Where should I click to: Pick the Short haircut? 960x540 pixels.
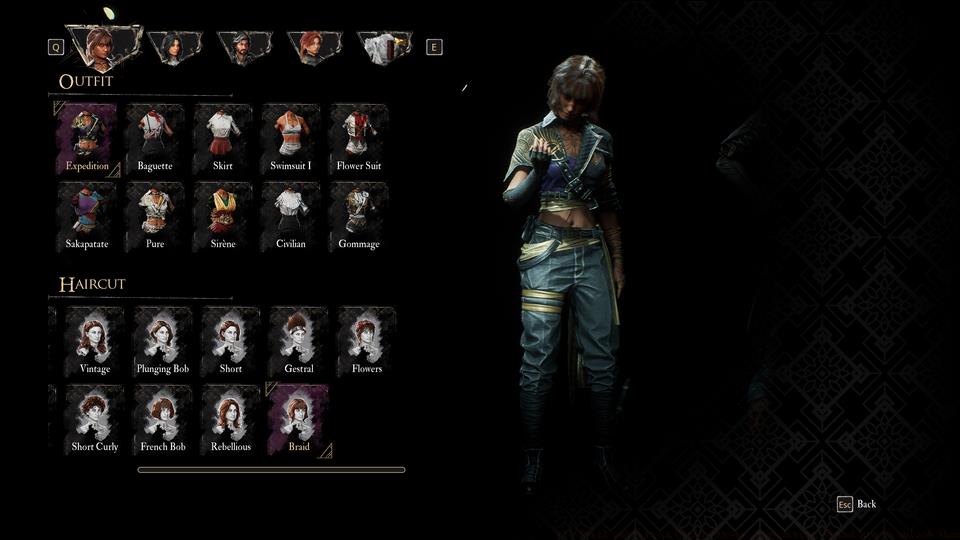coord(231,341)
